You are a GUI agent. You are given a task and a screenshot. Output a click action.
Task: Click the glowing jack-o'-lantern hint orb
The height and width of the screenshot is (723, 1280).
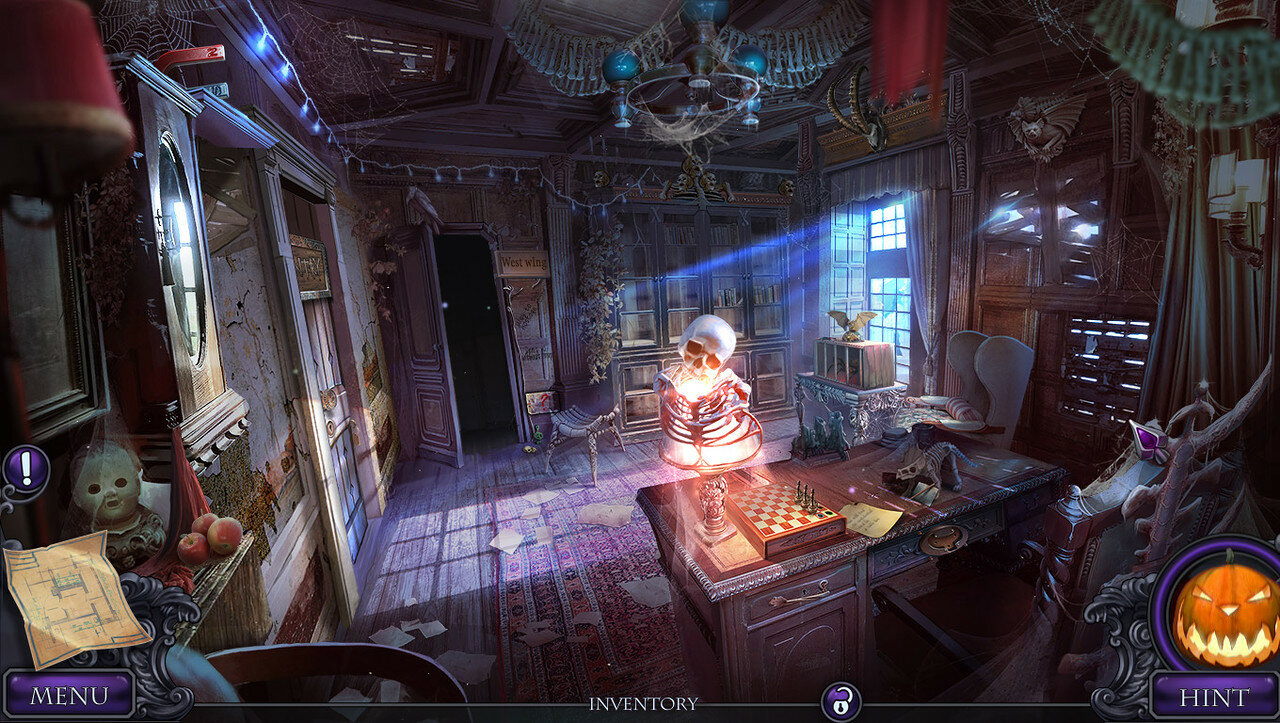(1225, 608)
